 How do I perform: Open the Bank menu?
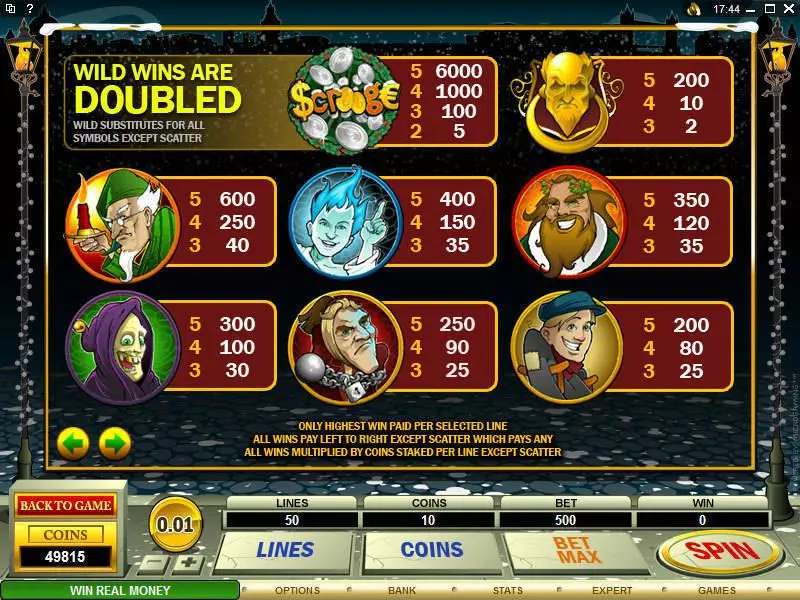(x=402, y=590)
